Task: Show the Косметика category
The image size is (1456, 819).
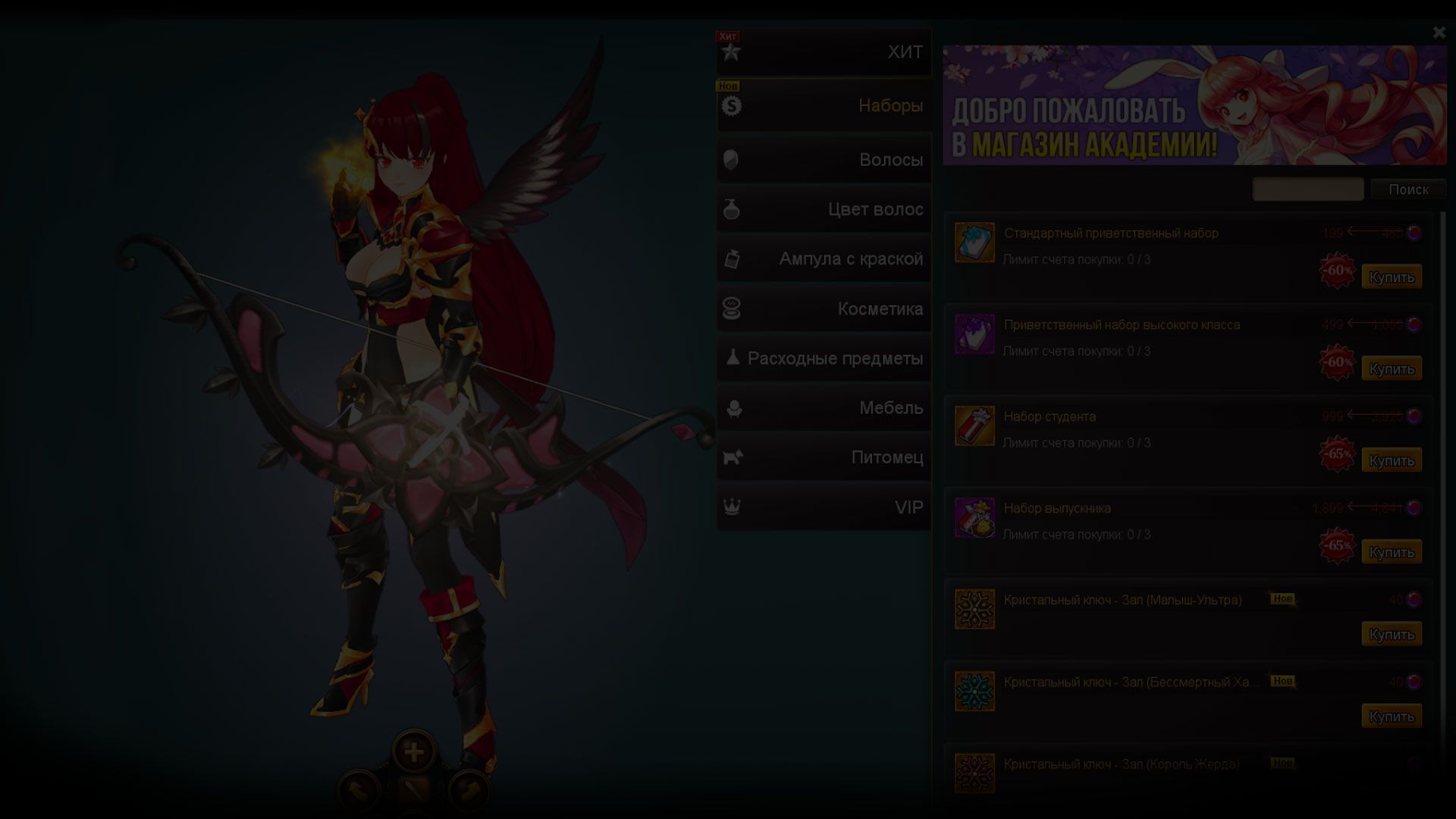Action: pos(824,309)
